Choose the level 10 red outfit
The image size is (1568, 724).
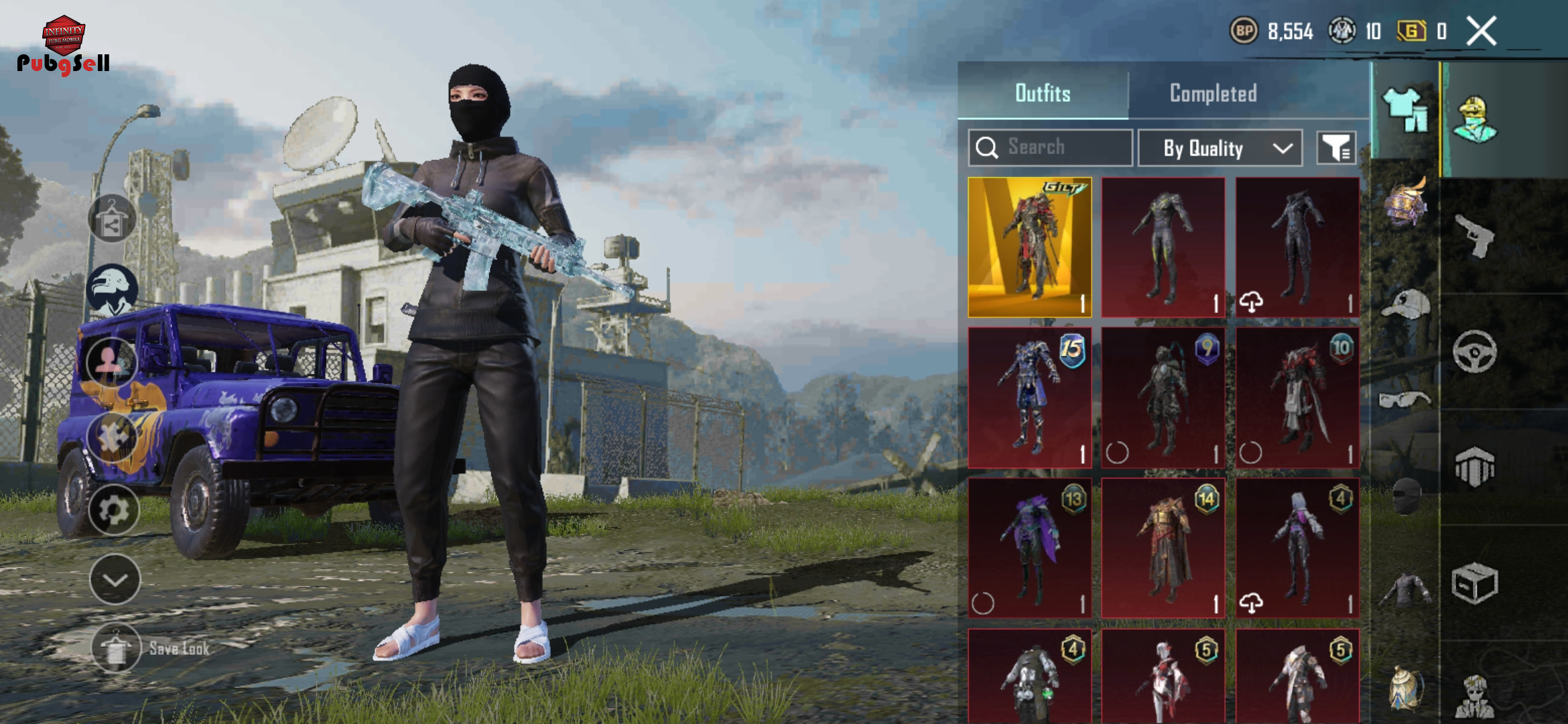pyautogui.click(x=1297, y=398)
